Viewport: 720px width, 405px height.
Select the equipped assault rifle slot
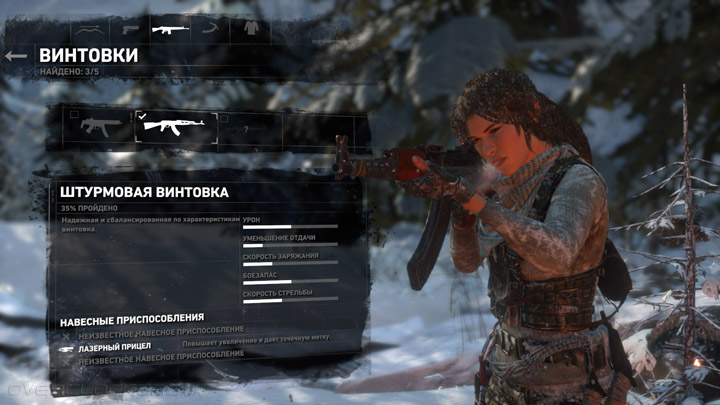176,127
